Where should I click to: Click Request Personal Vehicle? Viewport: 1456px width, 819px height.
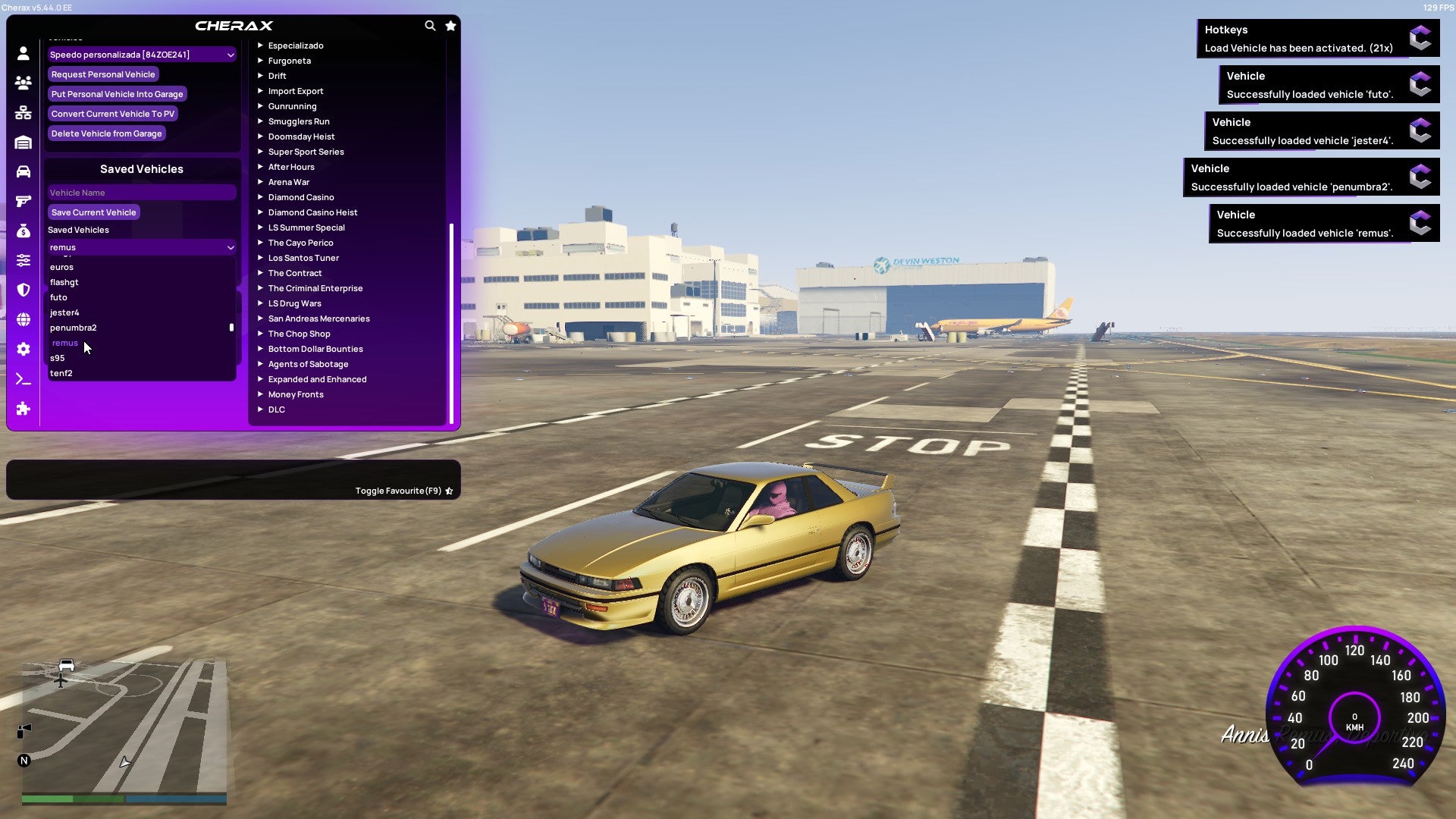(103, 74)
